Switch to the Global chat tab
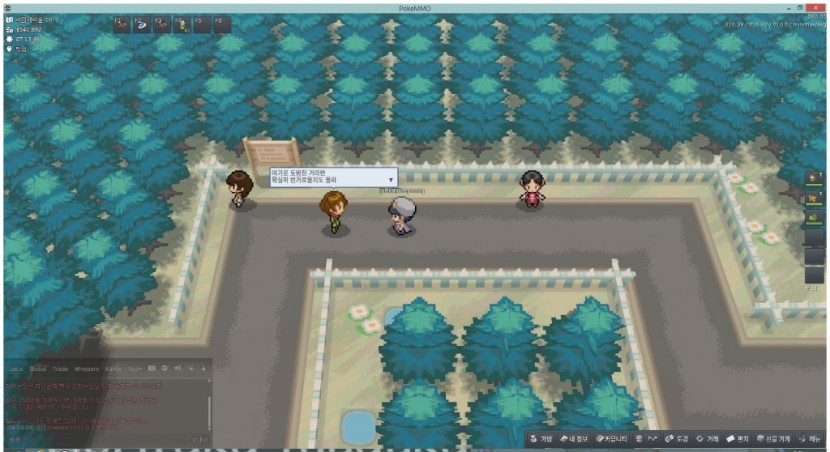830x452 pixels. point(38,369)
